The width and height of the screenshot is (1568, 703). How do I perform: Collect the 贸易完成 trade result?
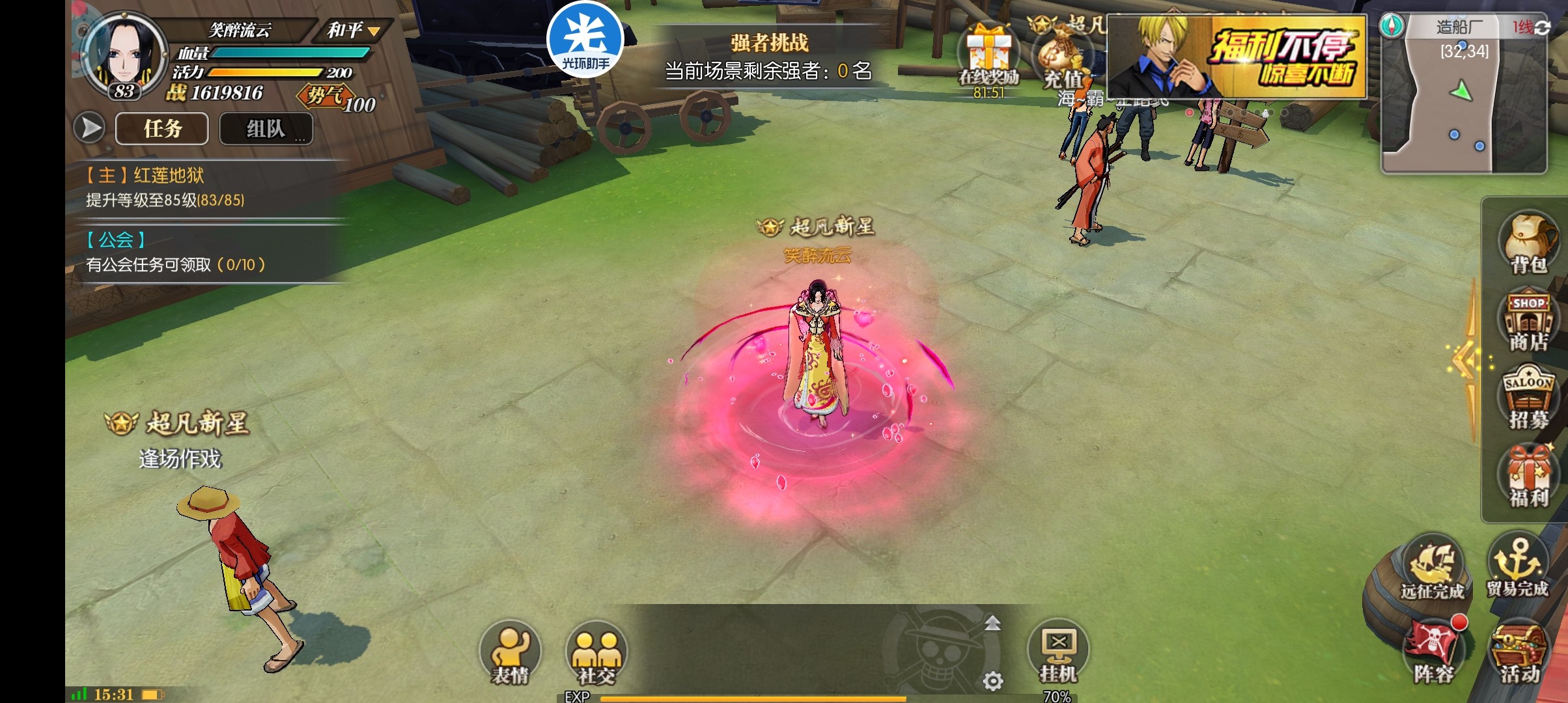click(1517, 566)
